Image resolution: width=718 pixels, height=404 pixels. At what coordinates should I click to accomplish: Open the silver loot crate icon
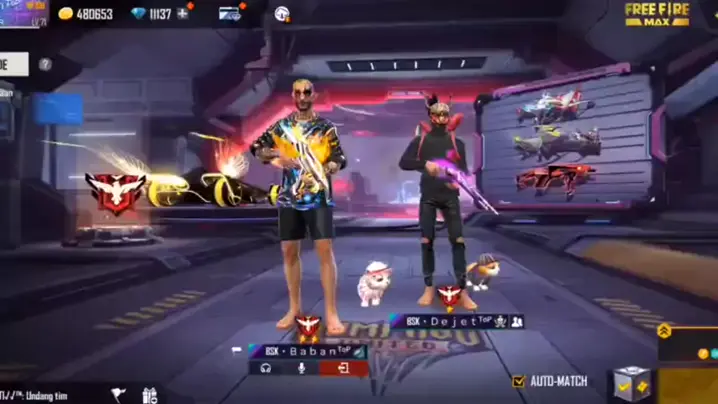point(630,382)
